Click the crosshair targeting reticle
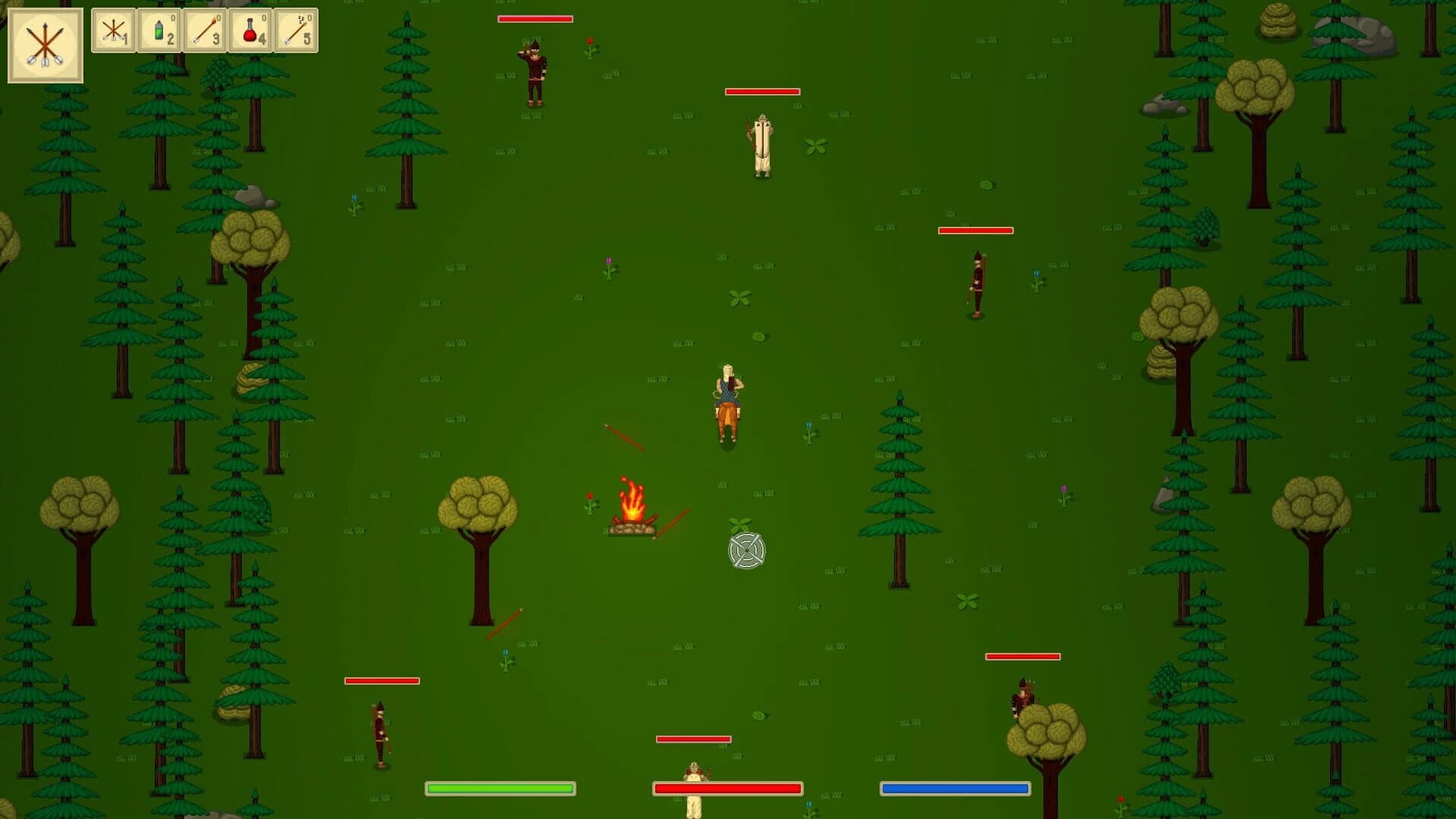 [x=746, y=550]
